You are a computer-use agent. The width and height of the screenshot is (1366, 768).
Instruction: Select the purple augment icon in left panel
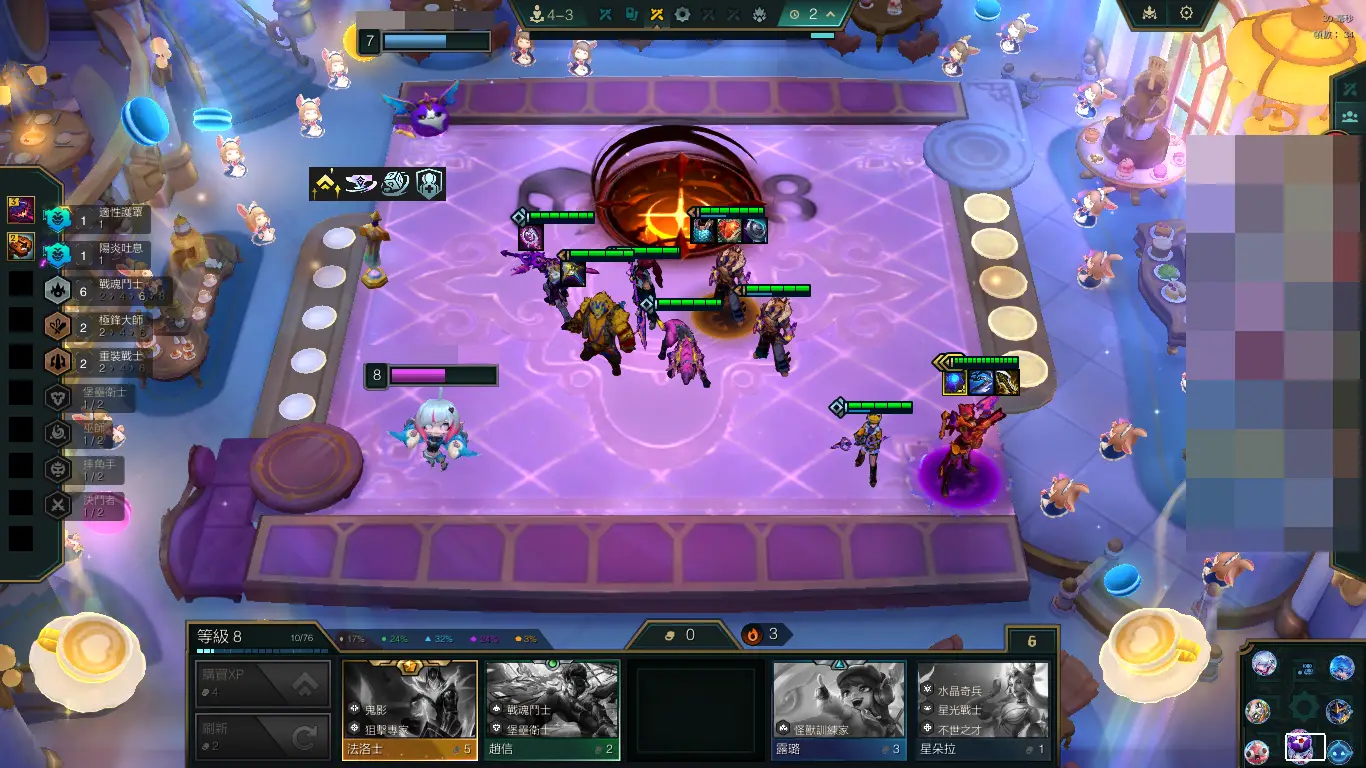21,210
